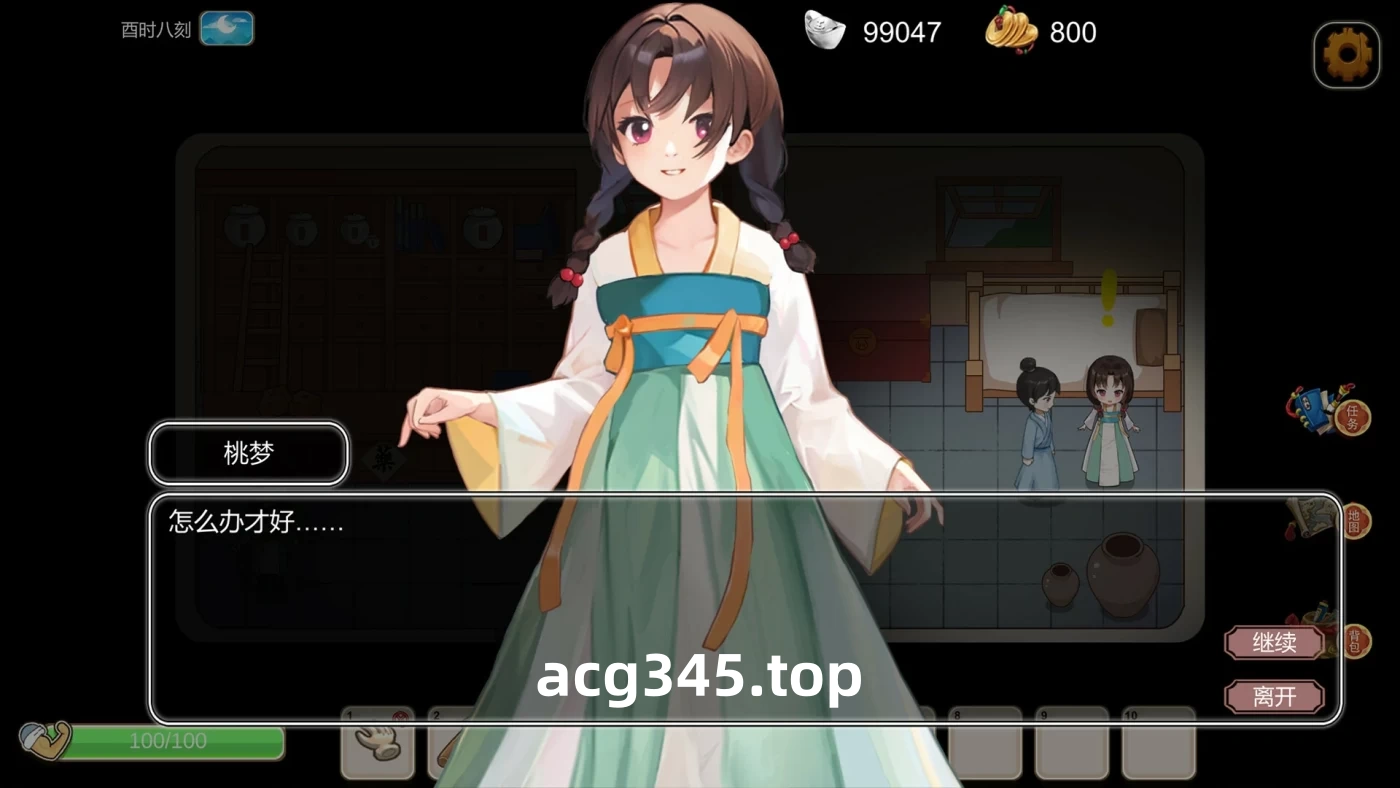Click the map scroll decoration beside 地图
The image size is (1400, 788).
coord(1312,517)
